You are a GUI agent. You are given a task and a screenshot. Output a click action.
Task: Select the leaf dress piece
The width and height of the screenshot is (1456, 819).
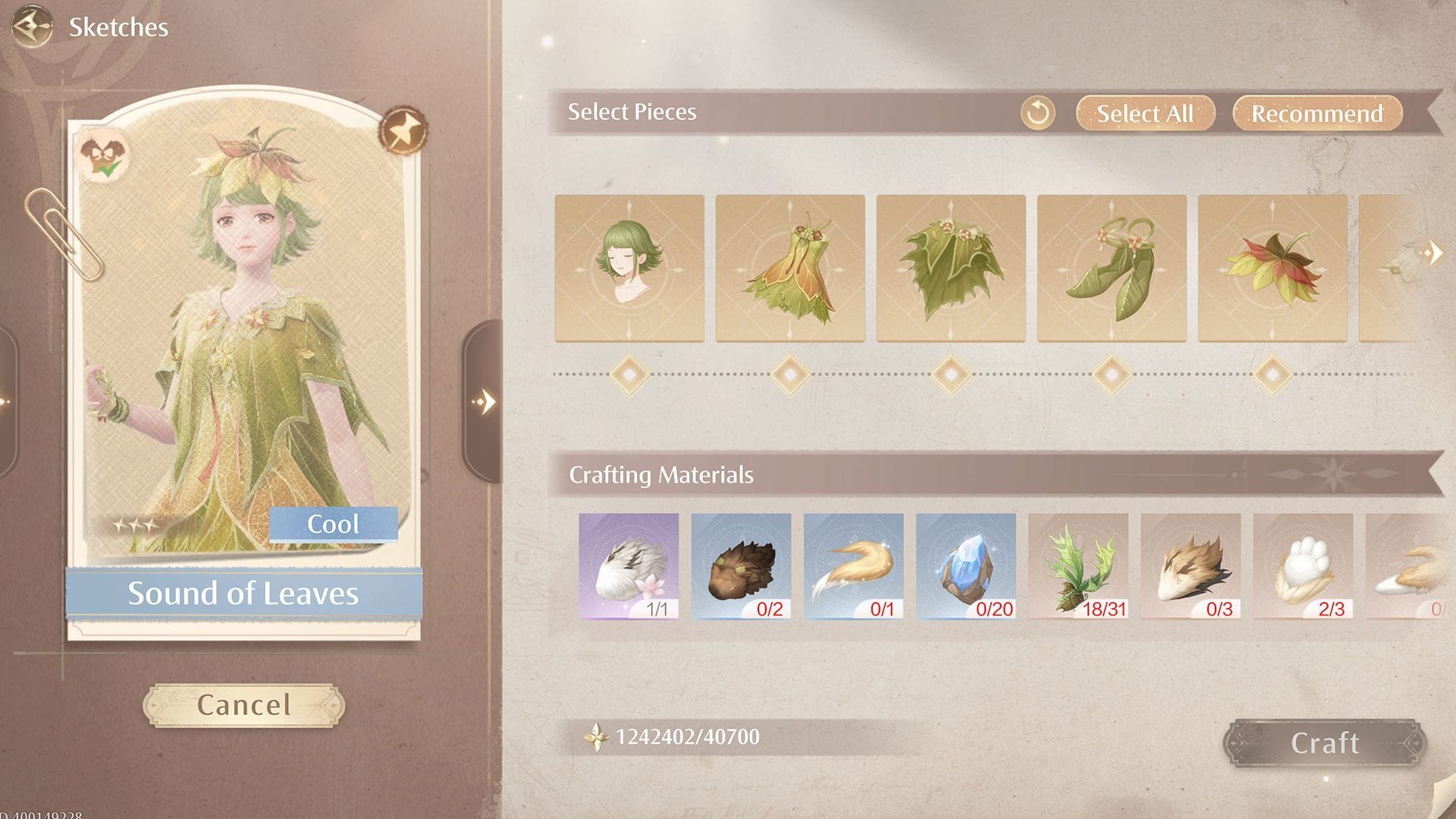[x=792, y=268]
